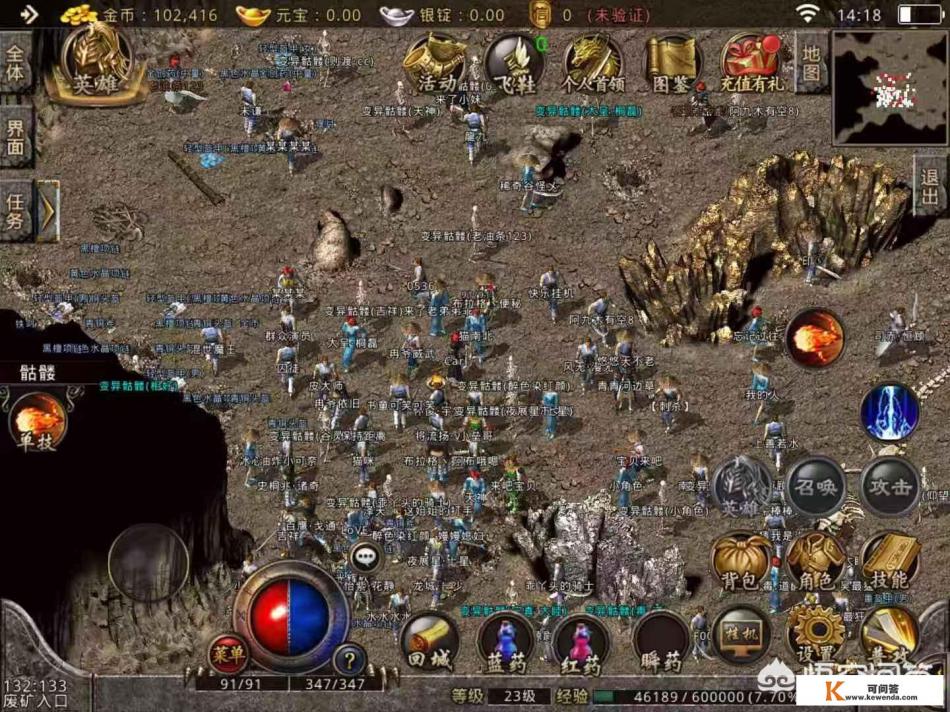Tap the 退出 exit button
The image size is (950, 712).
pos(931,184)
